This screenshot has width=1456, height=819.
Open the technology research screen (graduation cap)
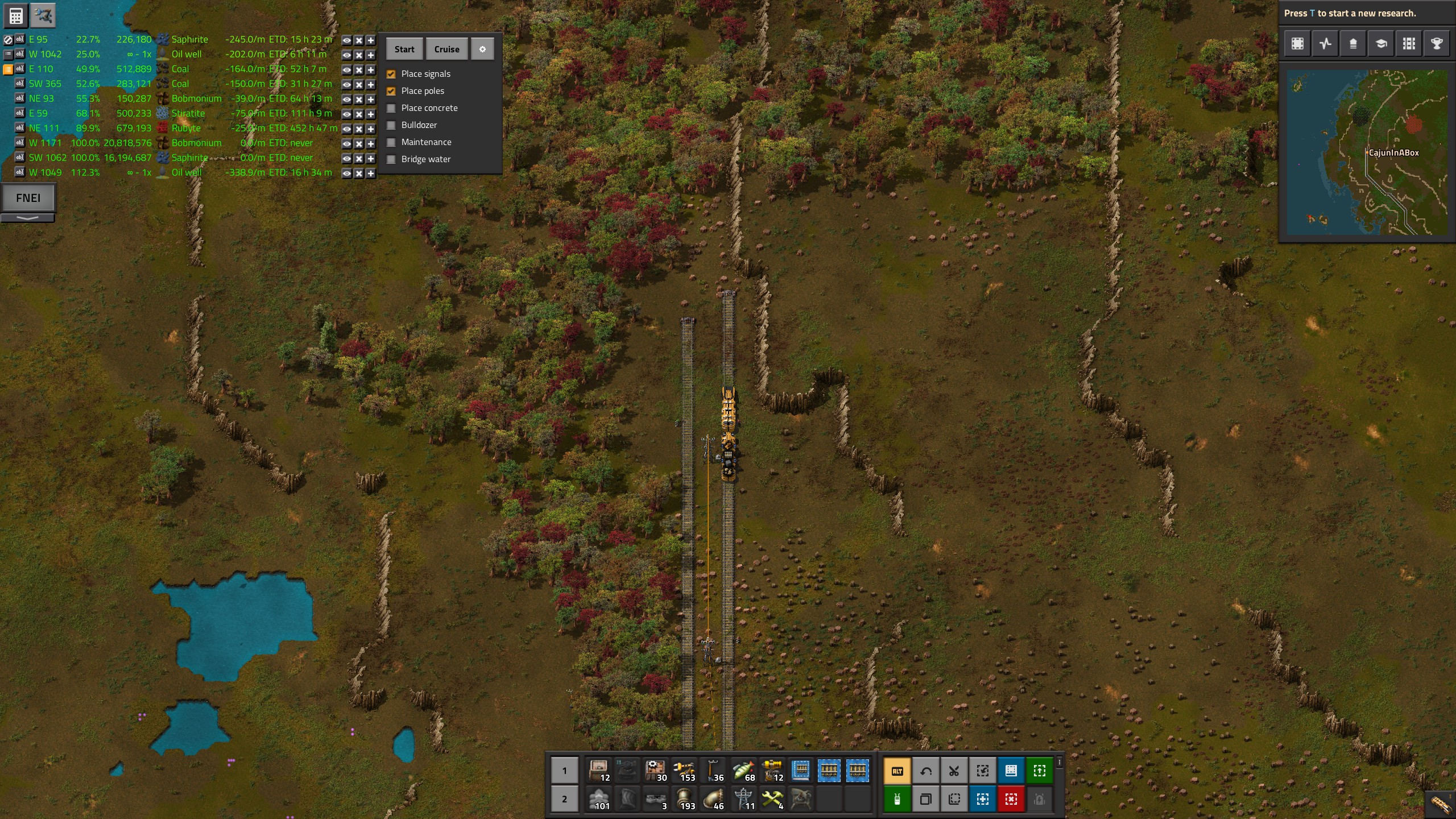(1381, 44)
